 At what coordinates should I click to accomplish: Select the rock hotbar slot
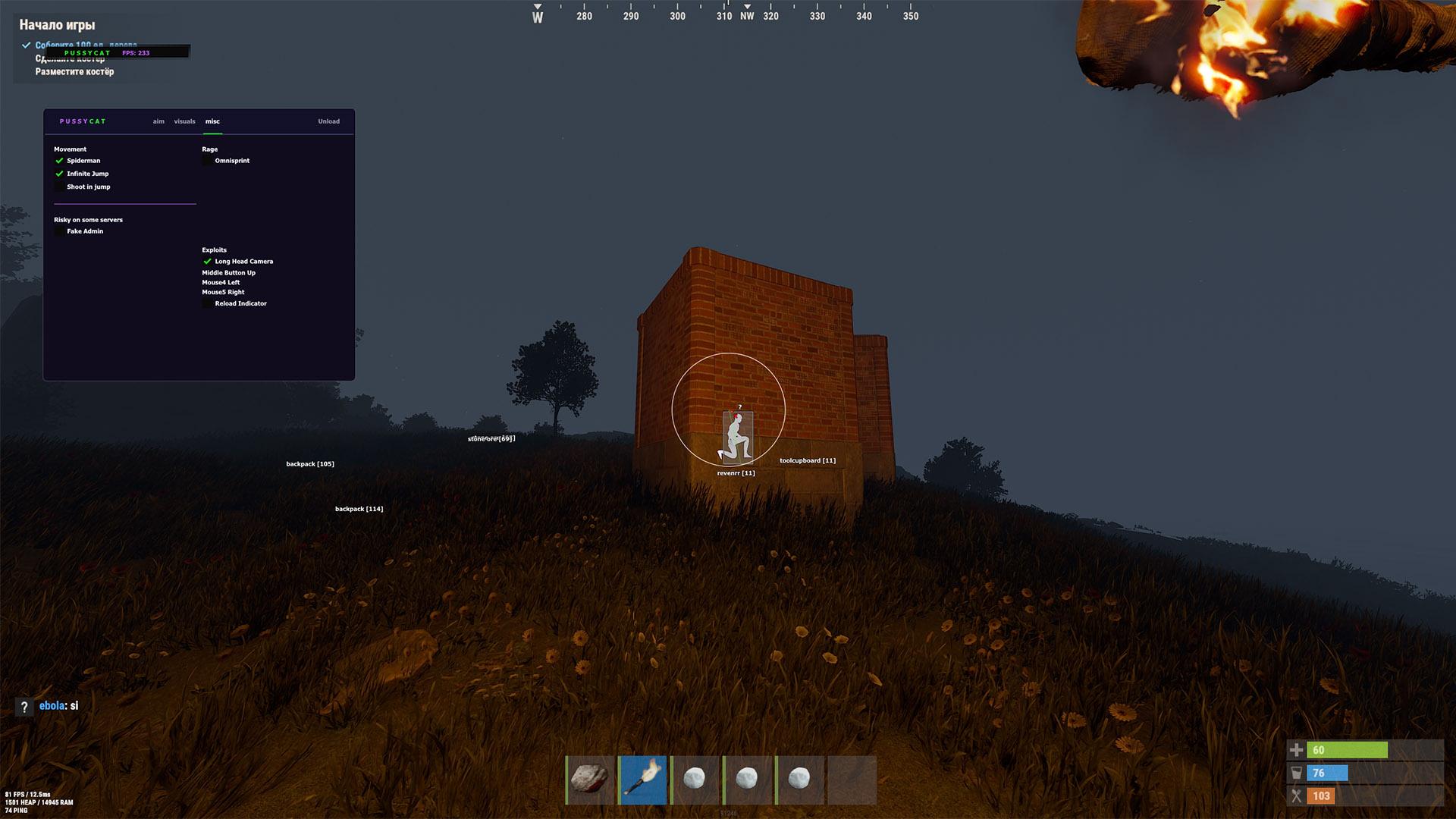pos(590,780)
